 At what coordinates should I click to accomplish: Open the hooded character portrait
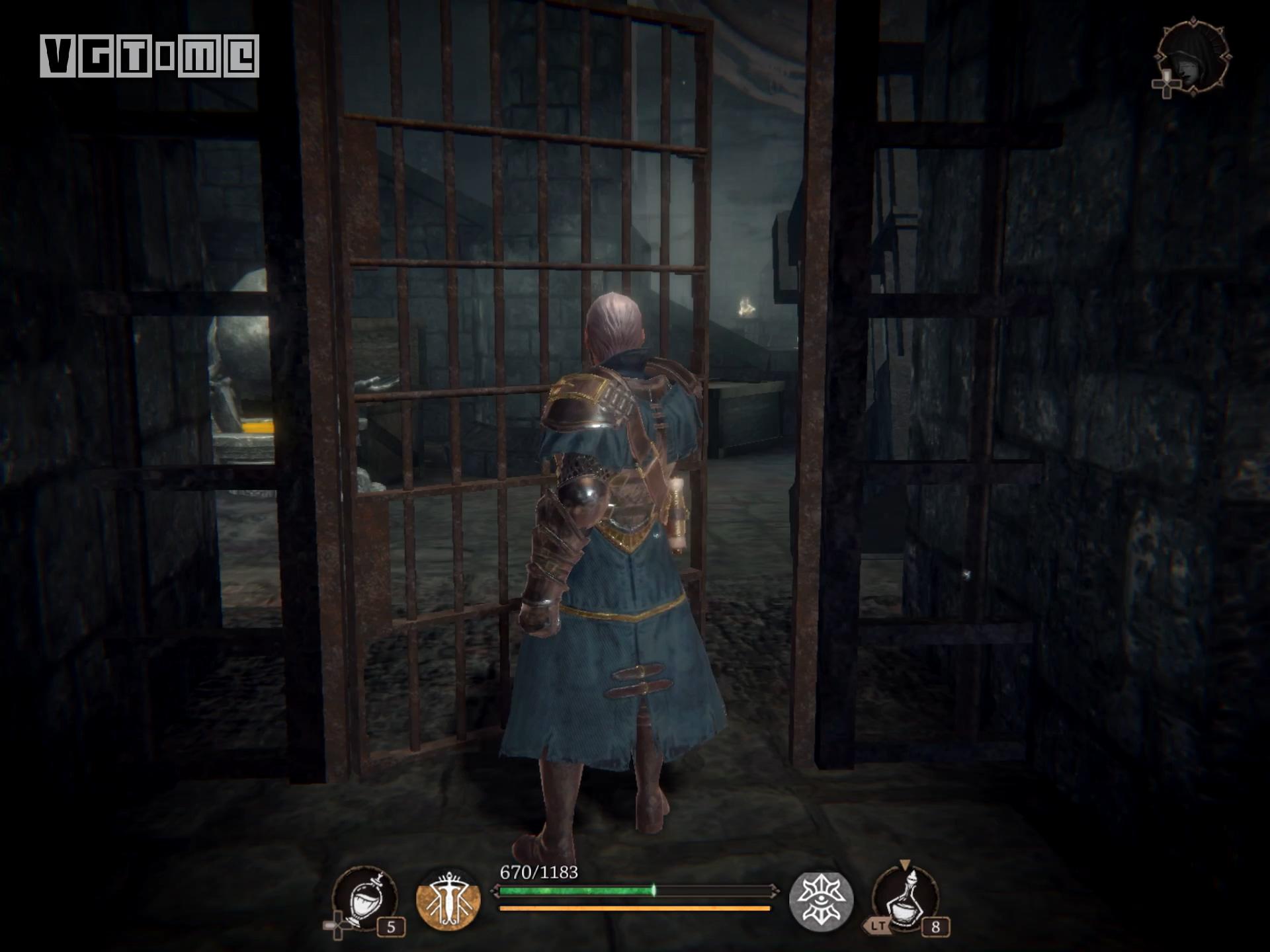point(1195,58)
